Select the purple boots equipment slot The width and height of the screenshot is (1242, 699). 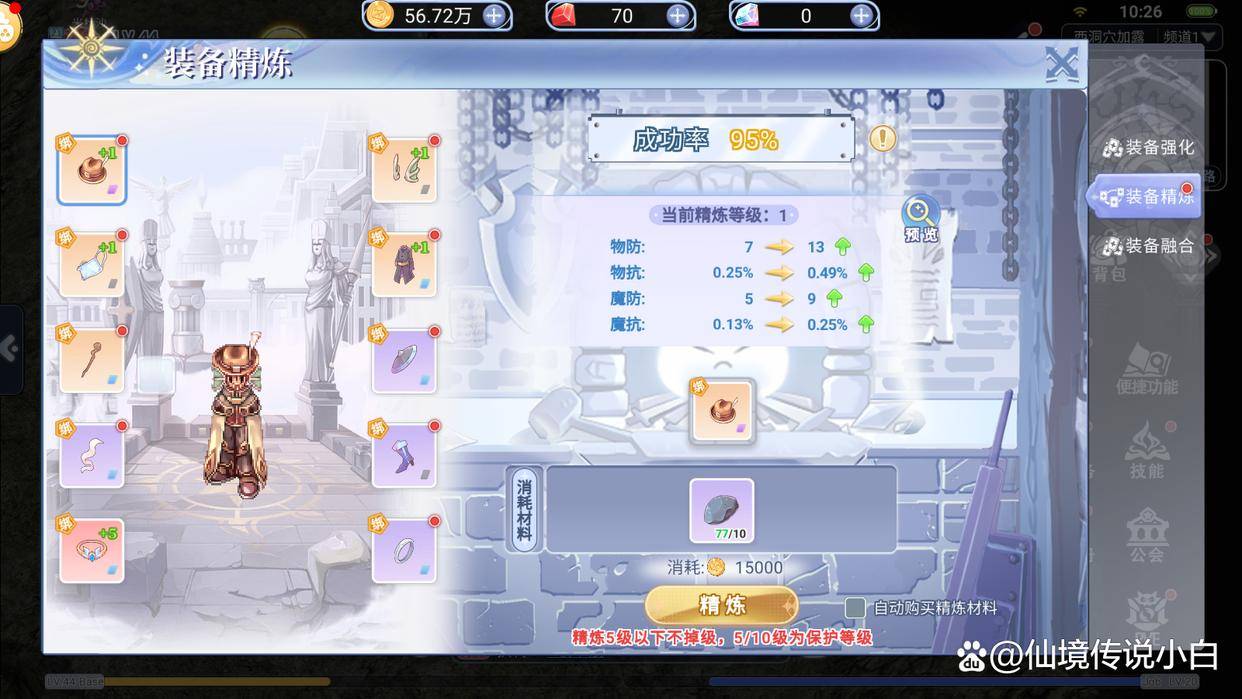point(404,455)
